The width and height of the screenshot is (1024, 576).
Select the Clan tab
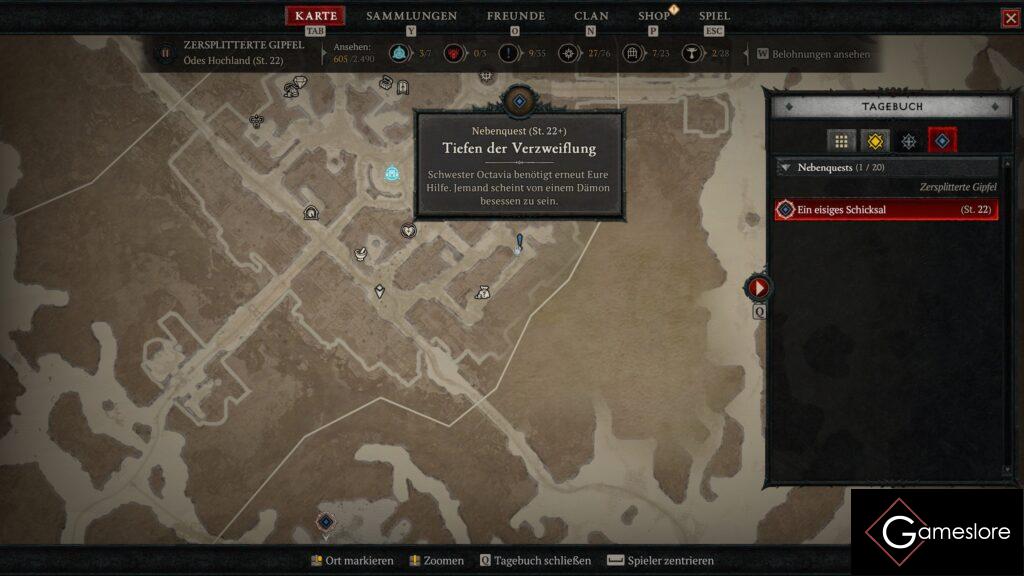click(x=591, y=16)
